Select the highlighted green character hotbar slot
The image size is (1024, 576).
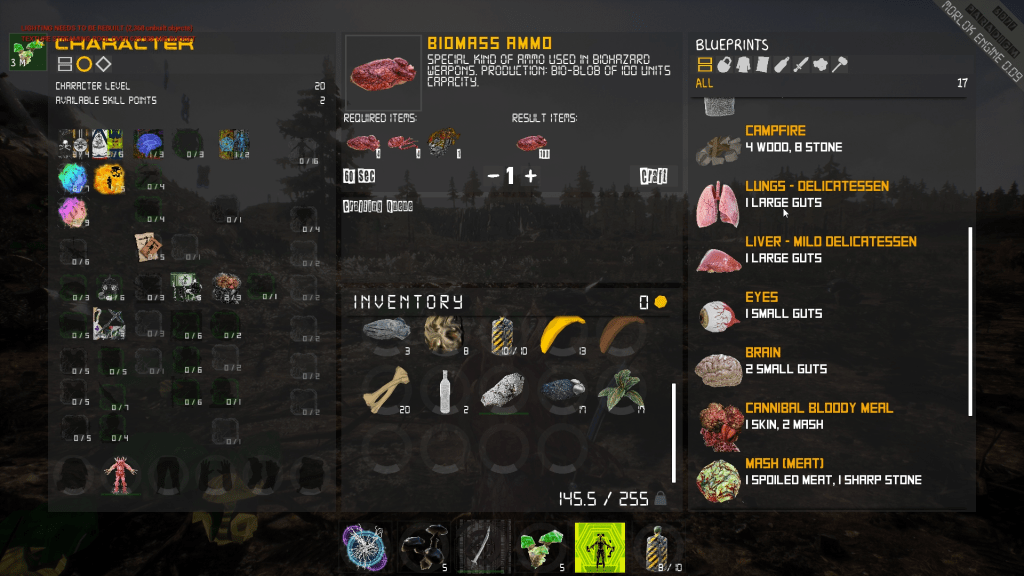coord(600,545)
